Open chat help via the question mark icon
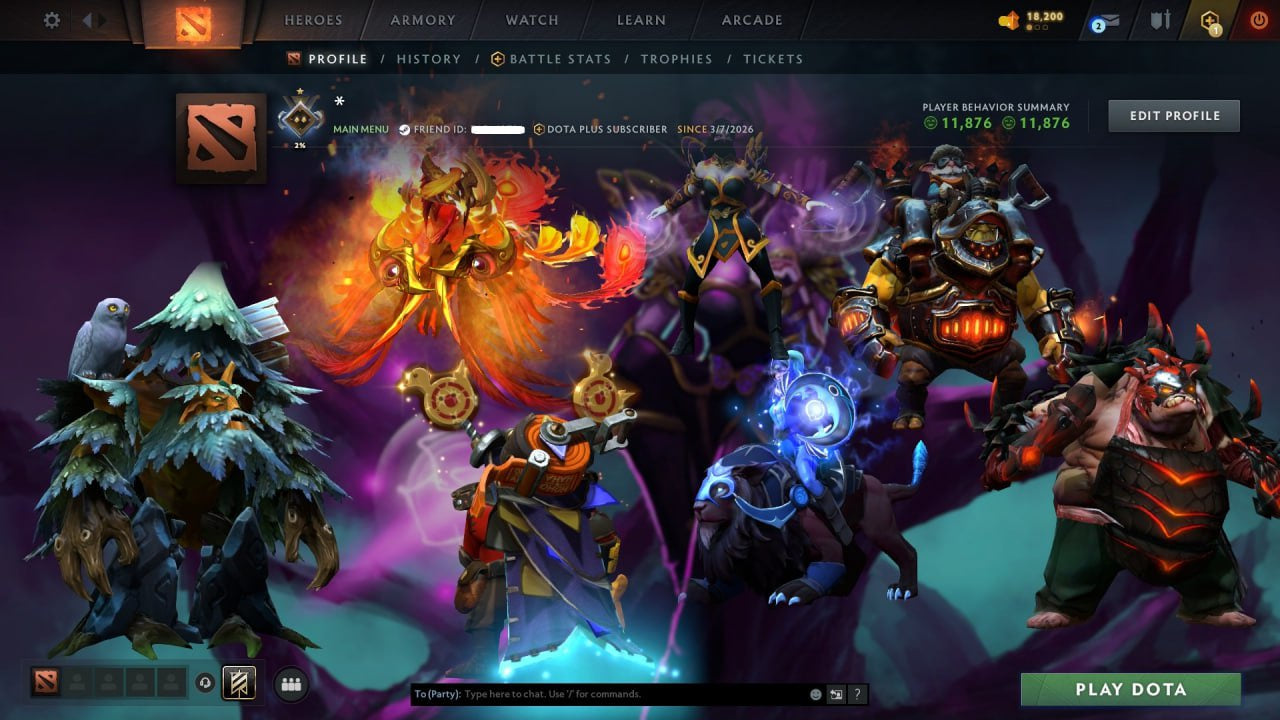Screen dimensions: 1280x720 [x=857, y=694]
